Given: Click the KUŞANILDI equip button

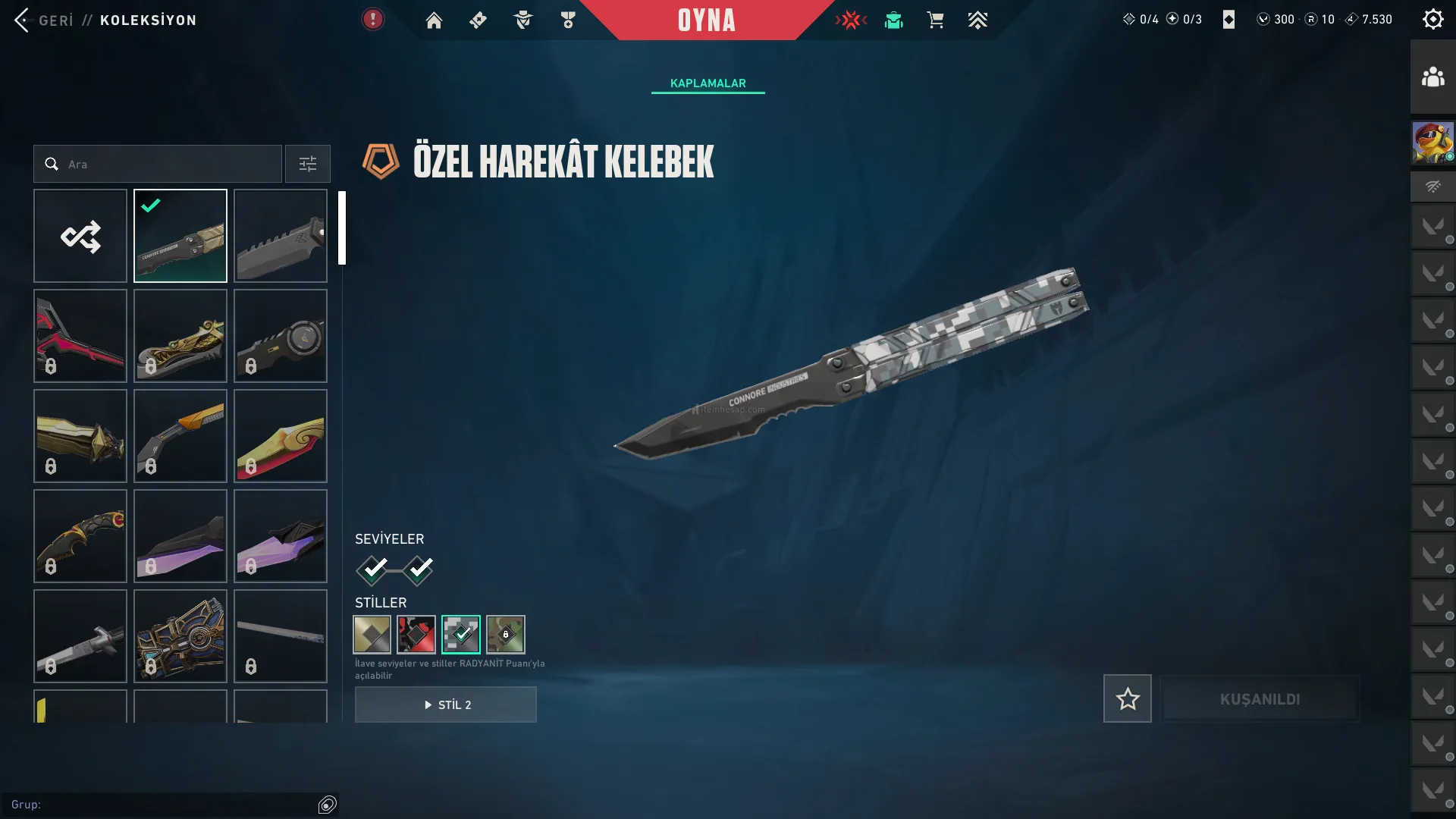Looking at the screenshot, I should (1260, 698).
